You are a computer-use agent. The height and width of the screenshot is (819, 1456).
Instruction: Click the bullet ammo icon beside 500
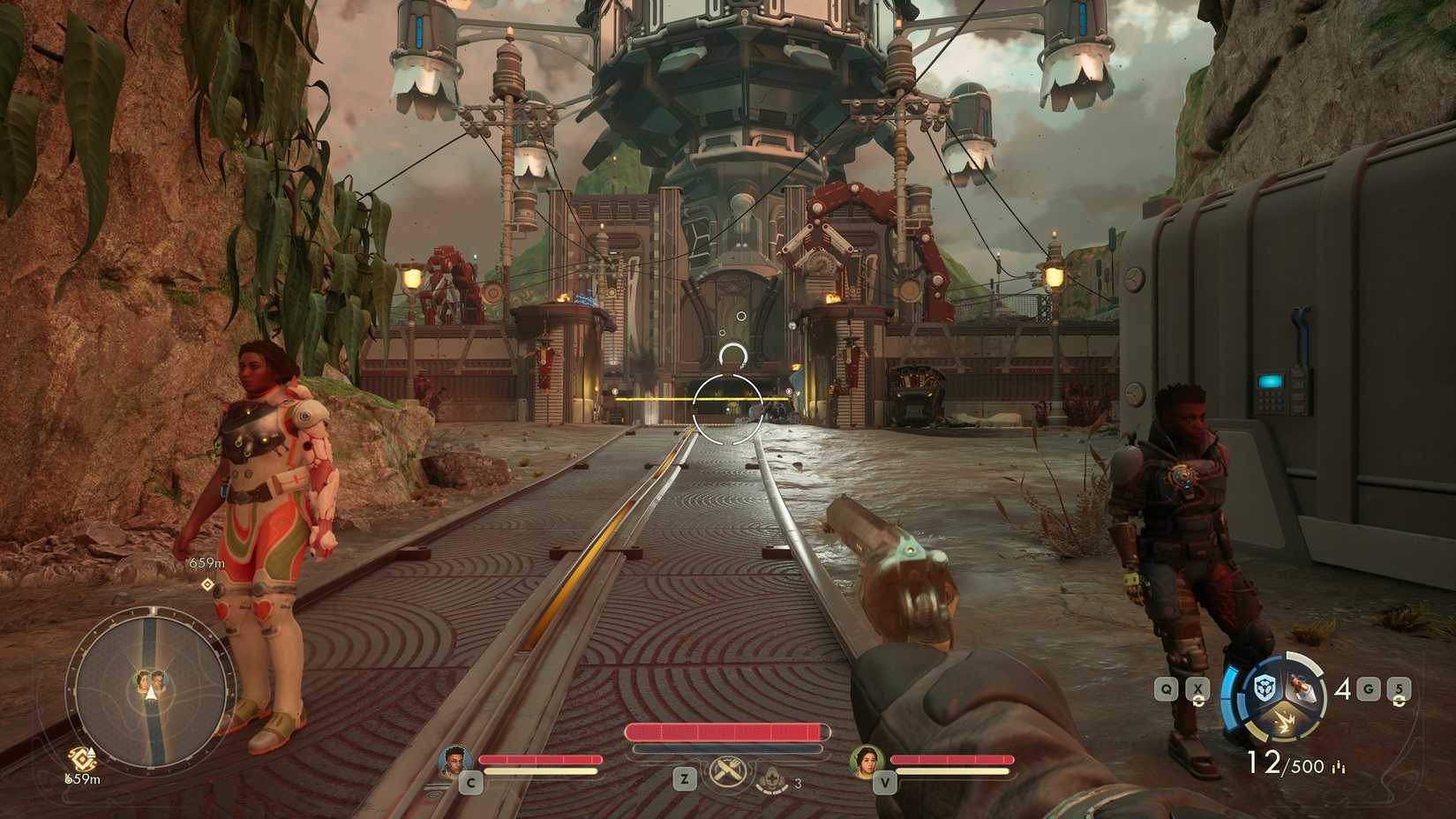point(1339,766)
